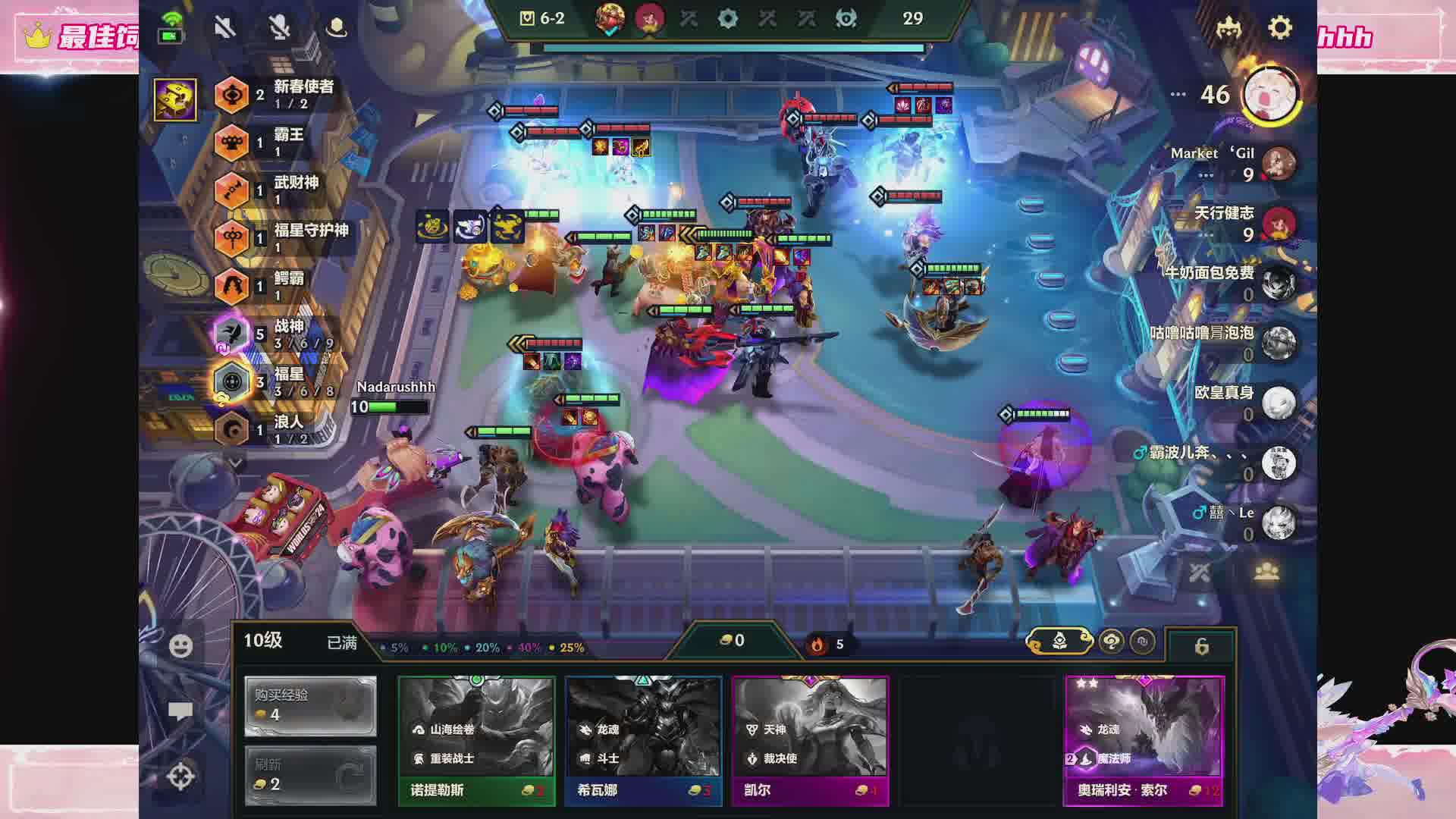Viewport: 1456px width, 819px height.
Task: Toggle the muted microphone icon
Action: point(280,28)
